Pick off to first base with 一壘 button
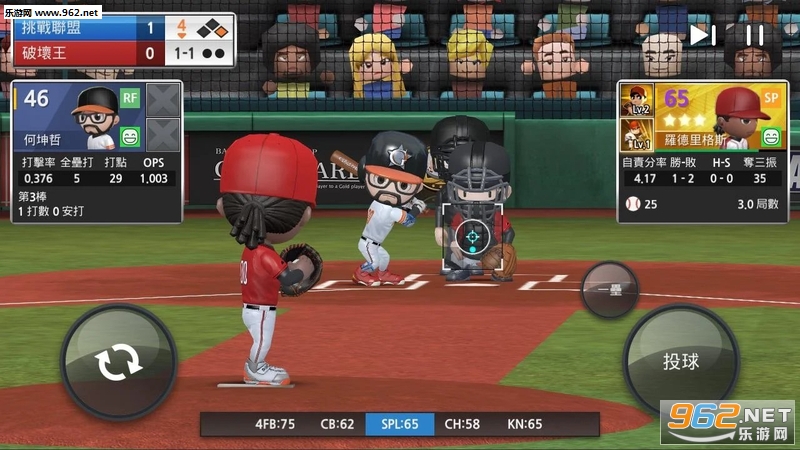This screenshot has height=450, width=800. [x=608, y=290]
